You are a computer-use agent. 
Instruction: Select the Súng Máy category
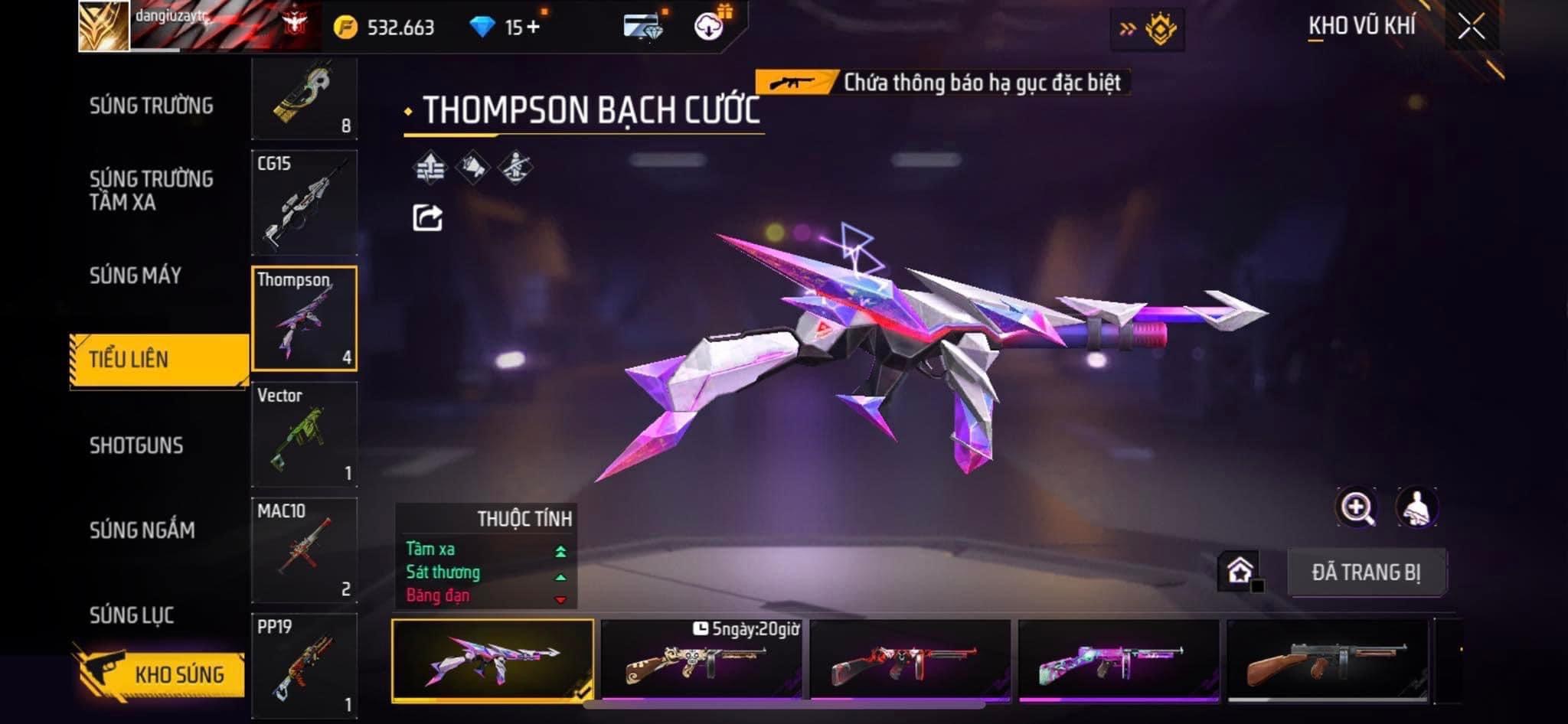pos(136,276)
